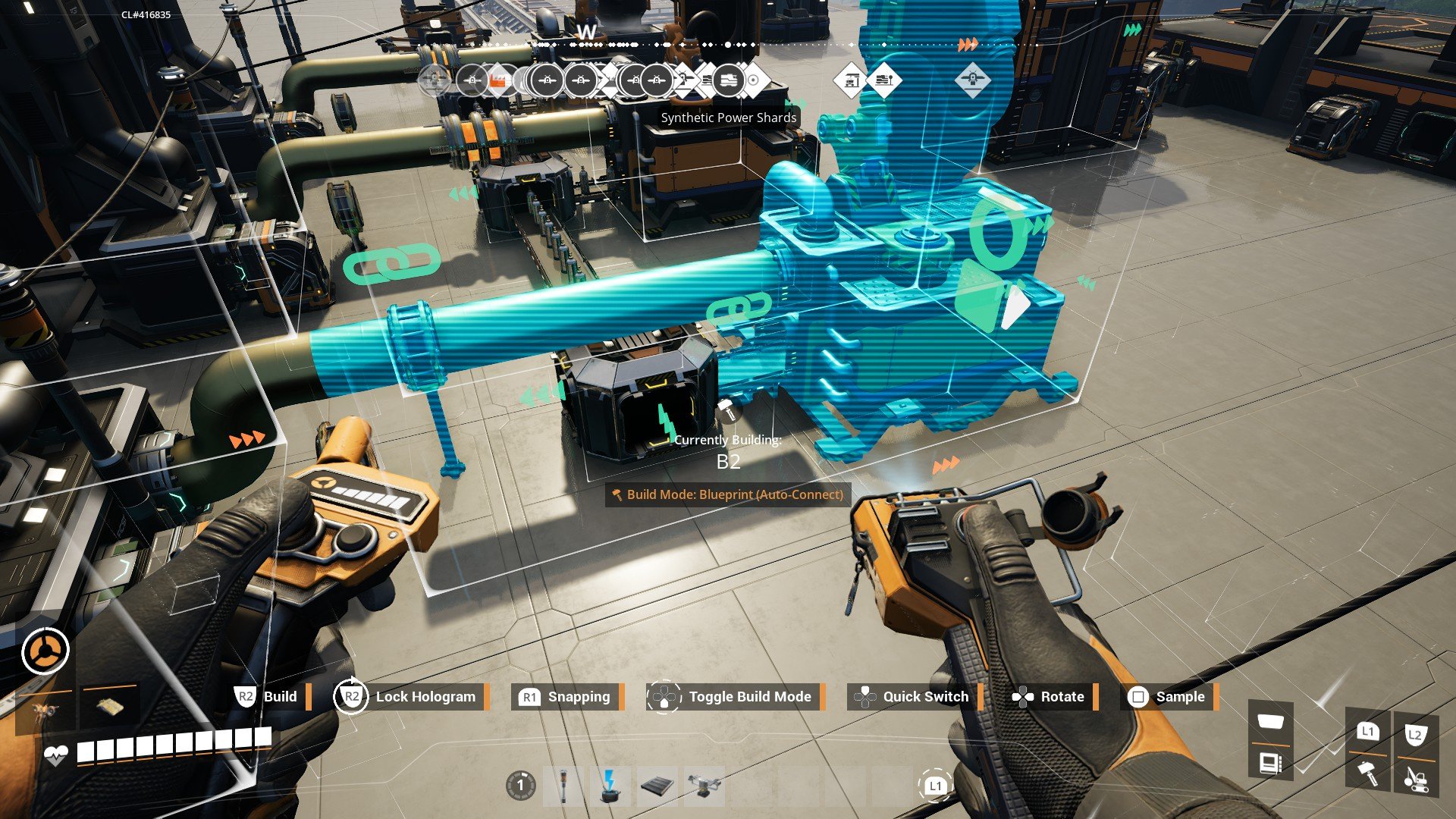This screenshot has height=819, width=1456.
Task: Choose the lightning bolt power hotbar slot
Action: tap(609, 786)
